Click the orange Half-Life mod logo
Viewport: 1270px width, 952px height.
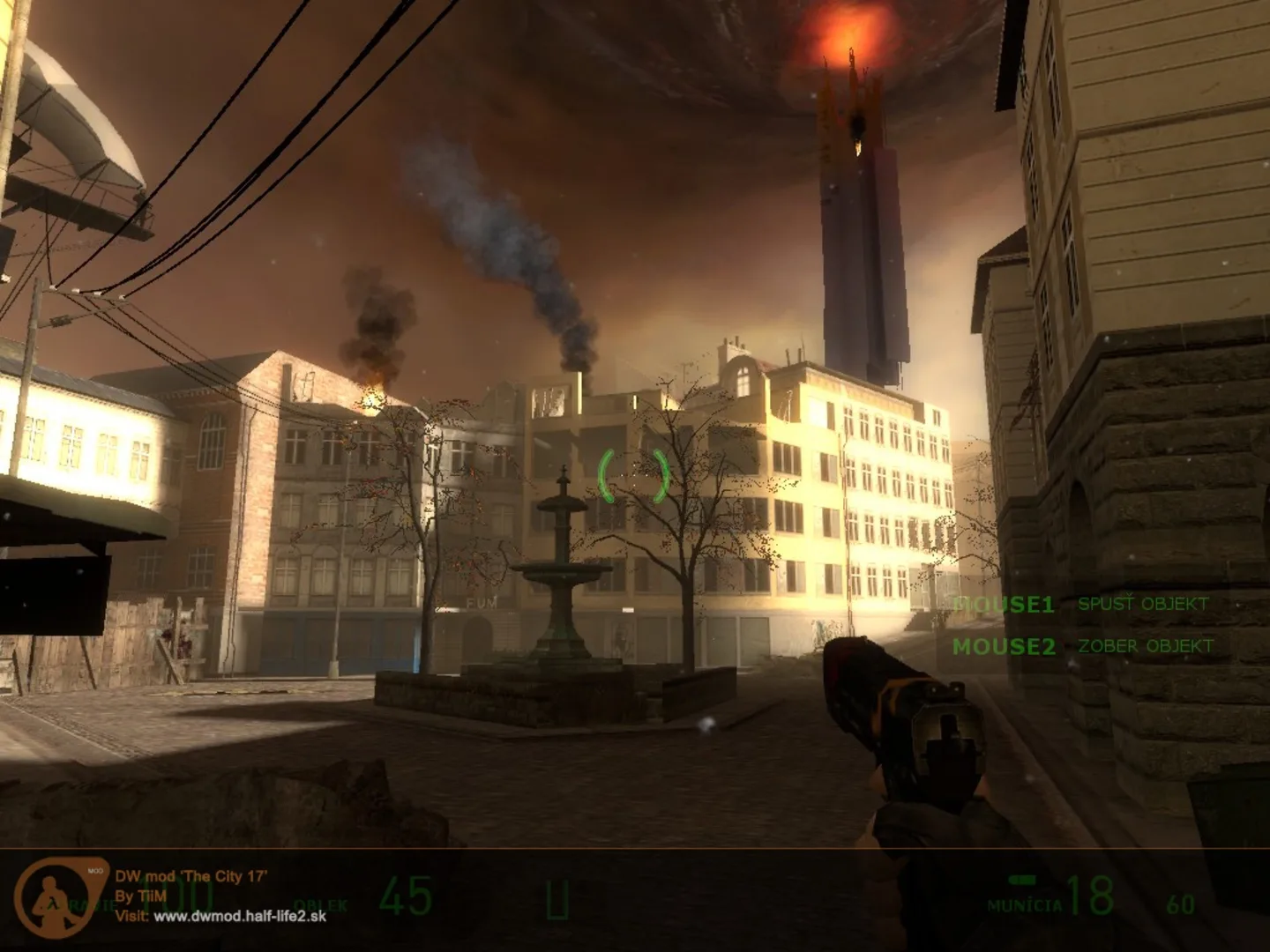62,896
